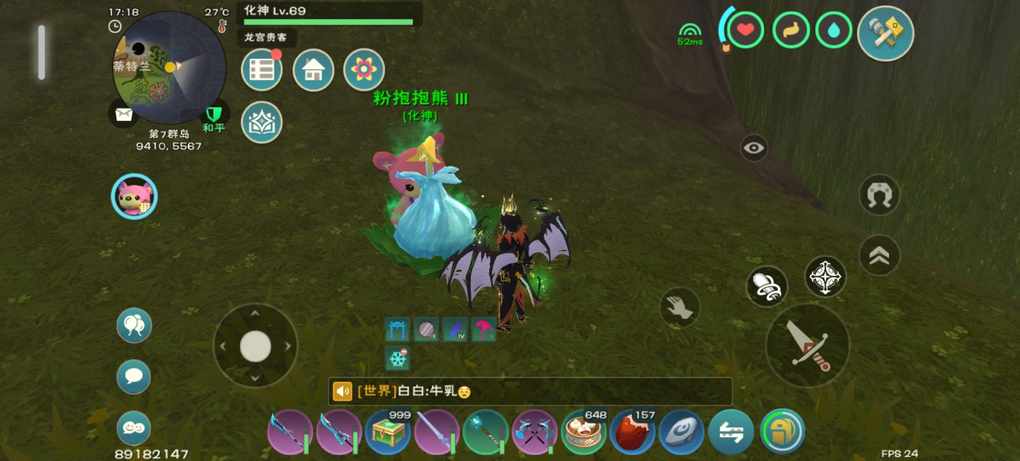Toggle the 和平 peace mode shield
Screen dimensions: 1020x461
point(213,115)
